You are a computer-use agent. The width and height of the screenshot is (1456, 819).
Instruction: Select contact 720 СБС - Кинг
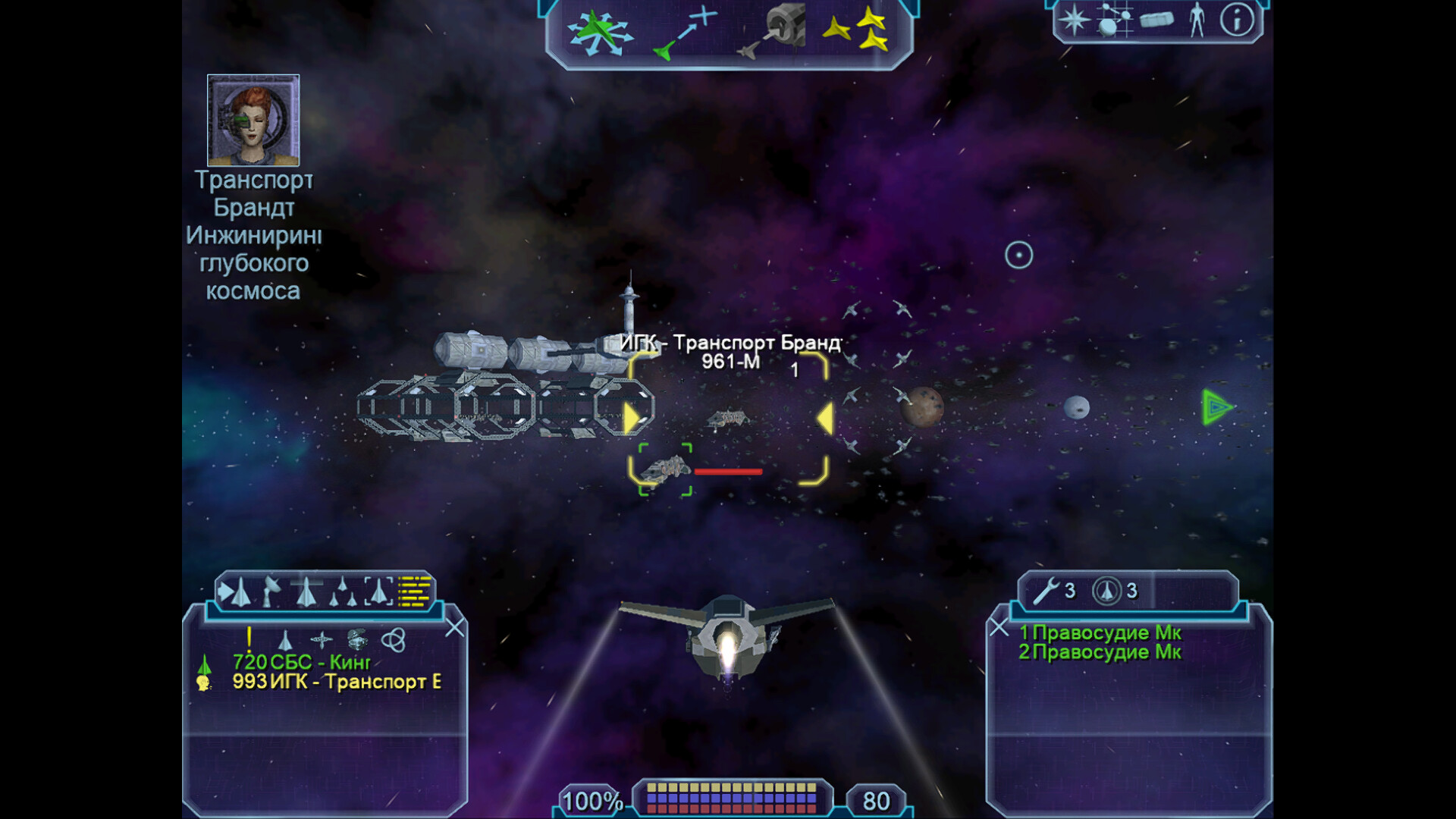(x=302, y=662)
